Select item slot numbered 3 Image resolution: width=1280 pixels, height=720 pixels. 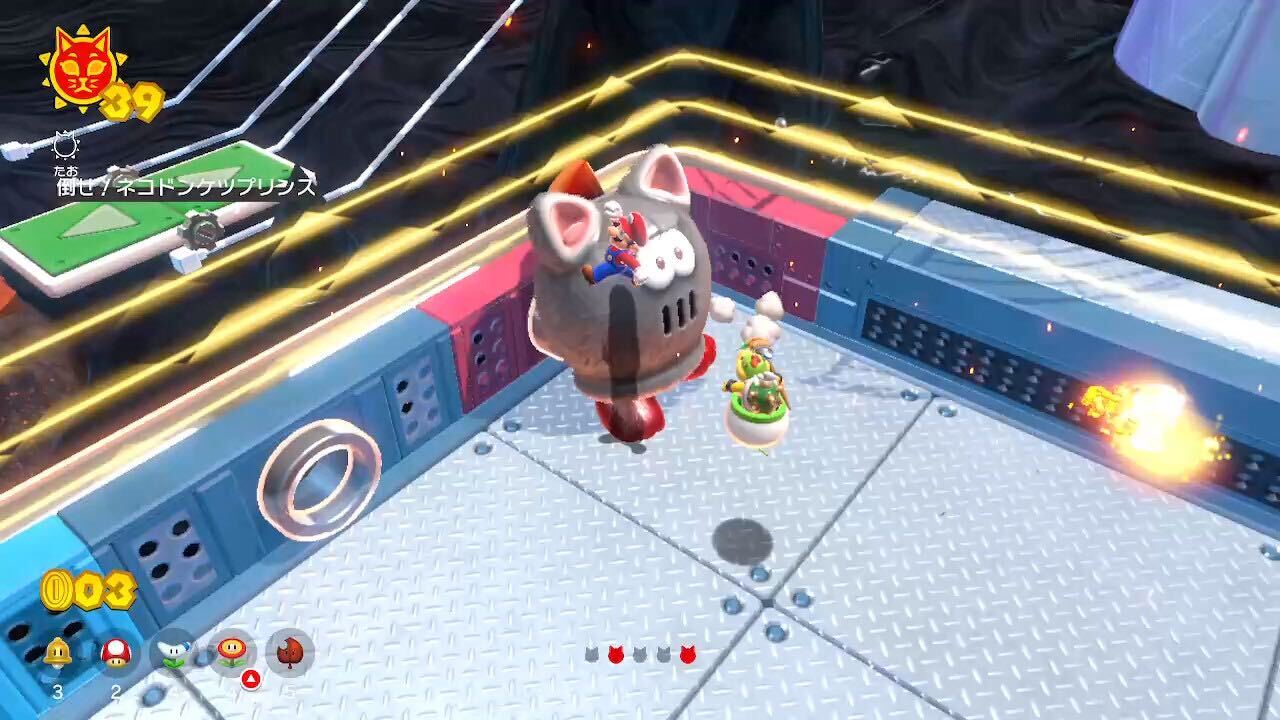58,690
